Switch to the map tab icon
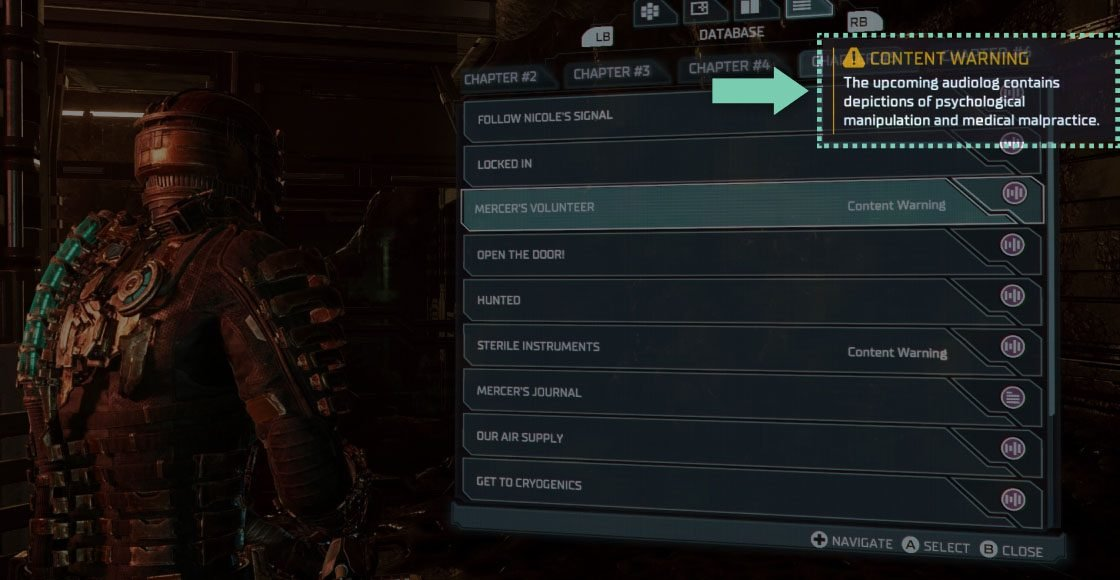The image size is (1120, 580). 700,9
